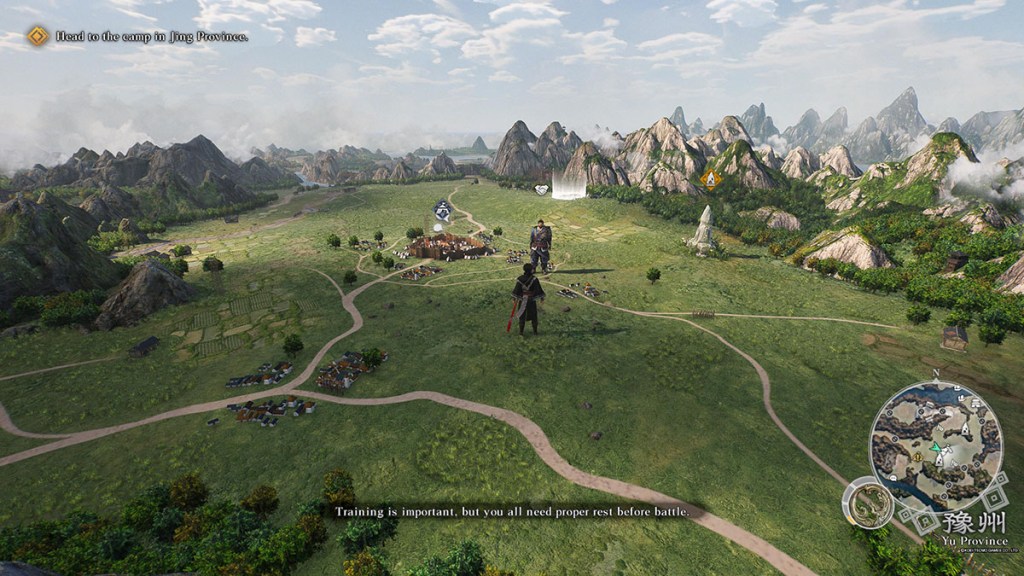
Task: Select the white heart-shaped marker
Action: click(x=542, y=188)
